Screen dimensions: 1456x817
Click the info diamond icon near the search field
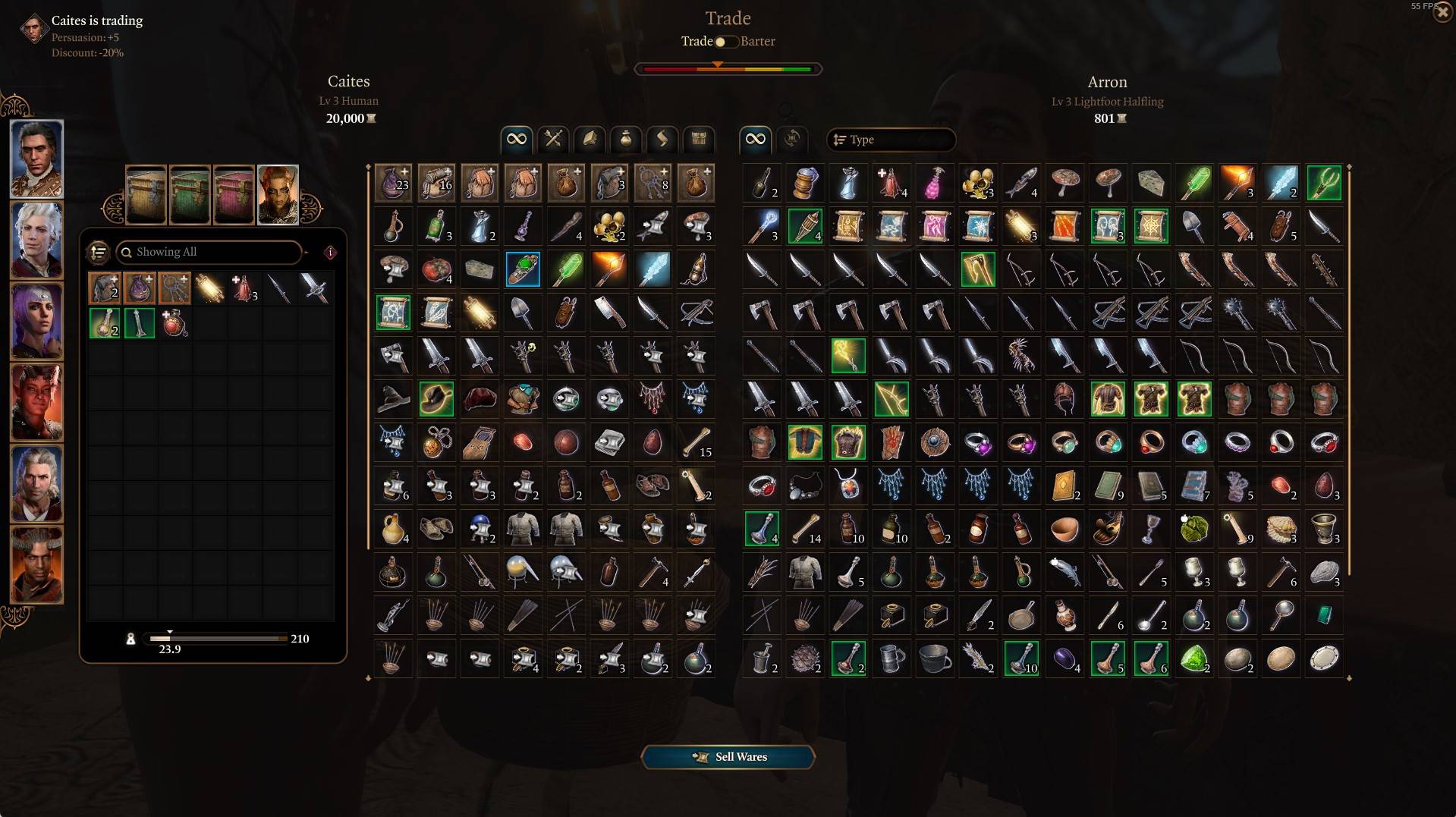[330, 253]
